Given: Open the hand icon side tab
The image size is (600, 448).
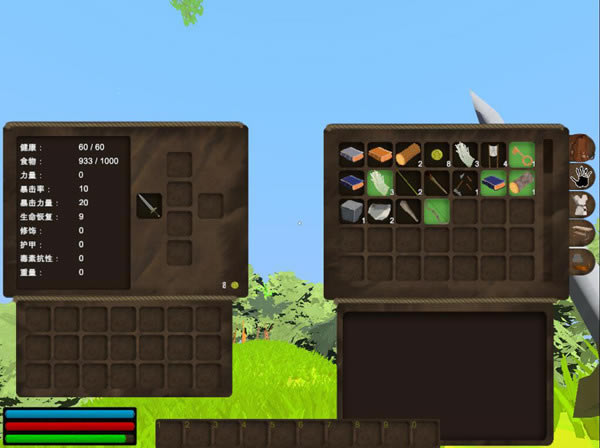Looking at the screenshot, I should pyautogui.click(x=582, y=177).
